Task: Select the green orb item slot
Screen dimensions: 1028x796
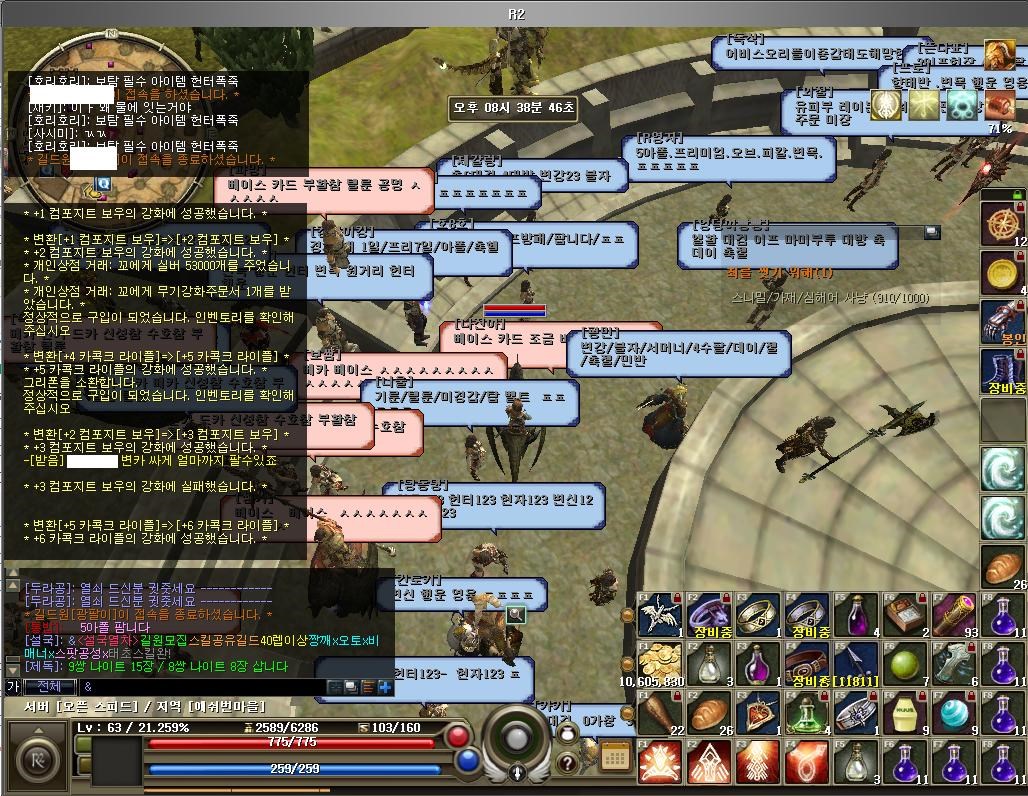Action: click(x=905, y=664)
